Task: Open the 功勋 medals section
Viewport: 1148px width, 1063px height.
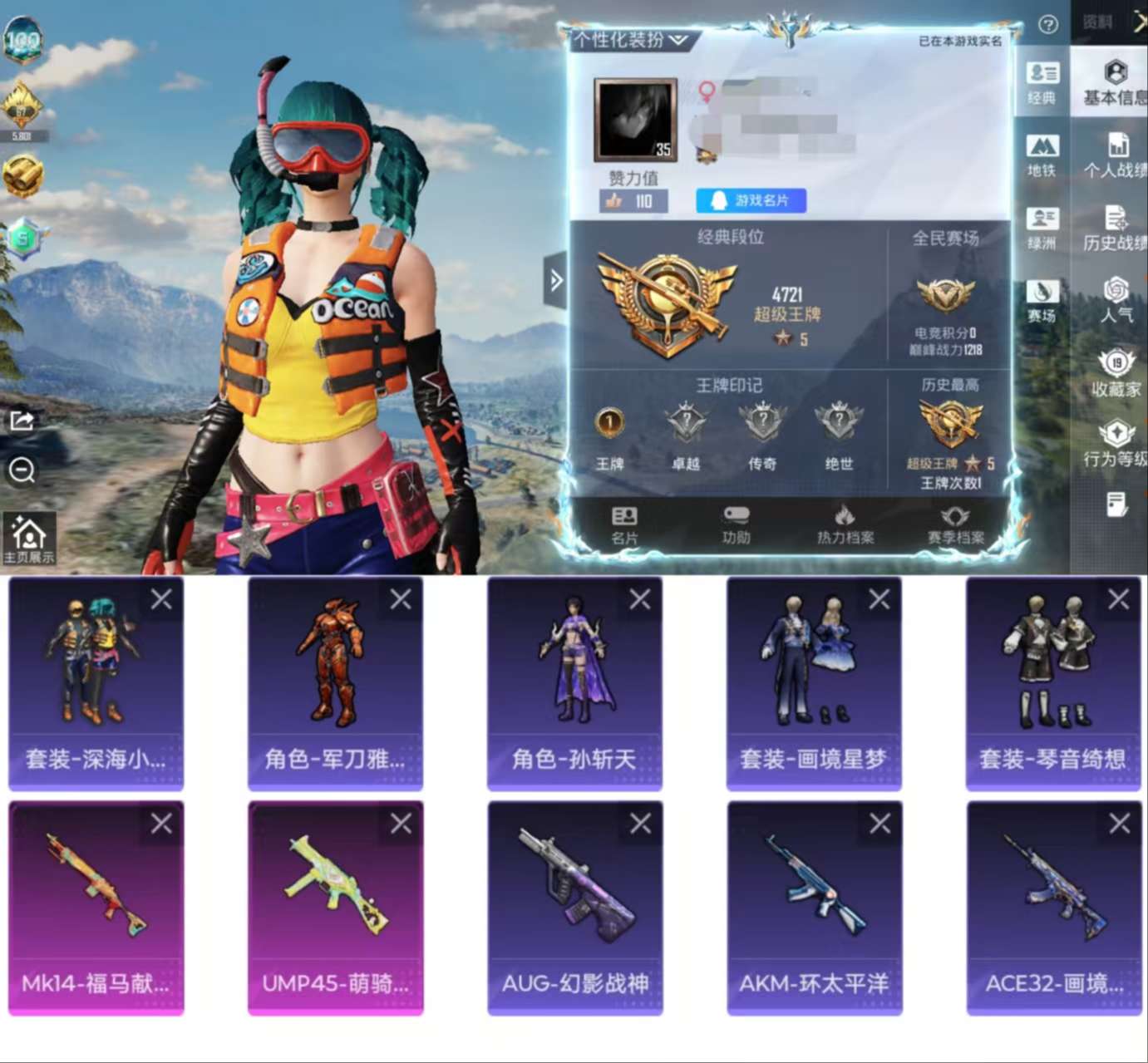Action: click(x=735, y=527)
